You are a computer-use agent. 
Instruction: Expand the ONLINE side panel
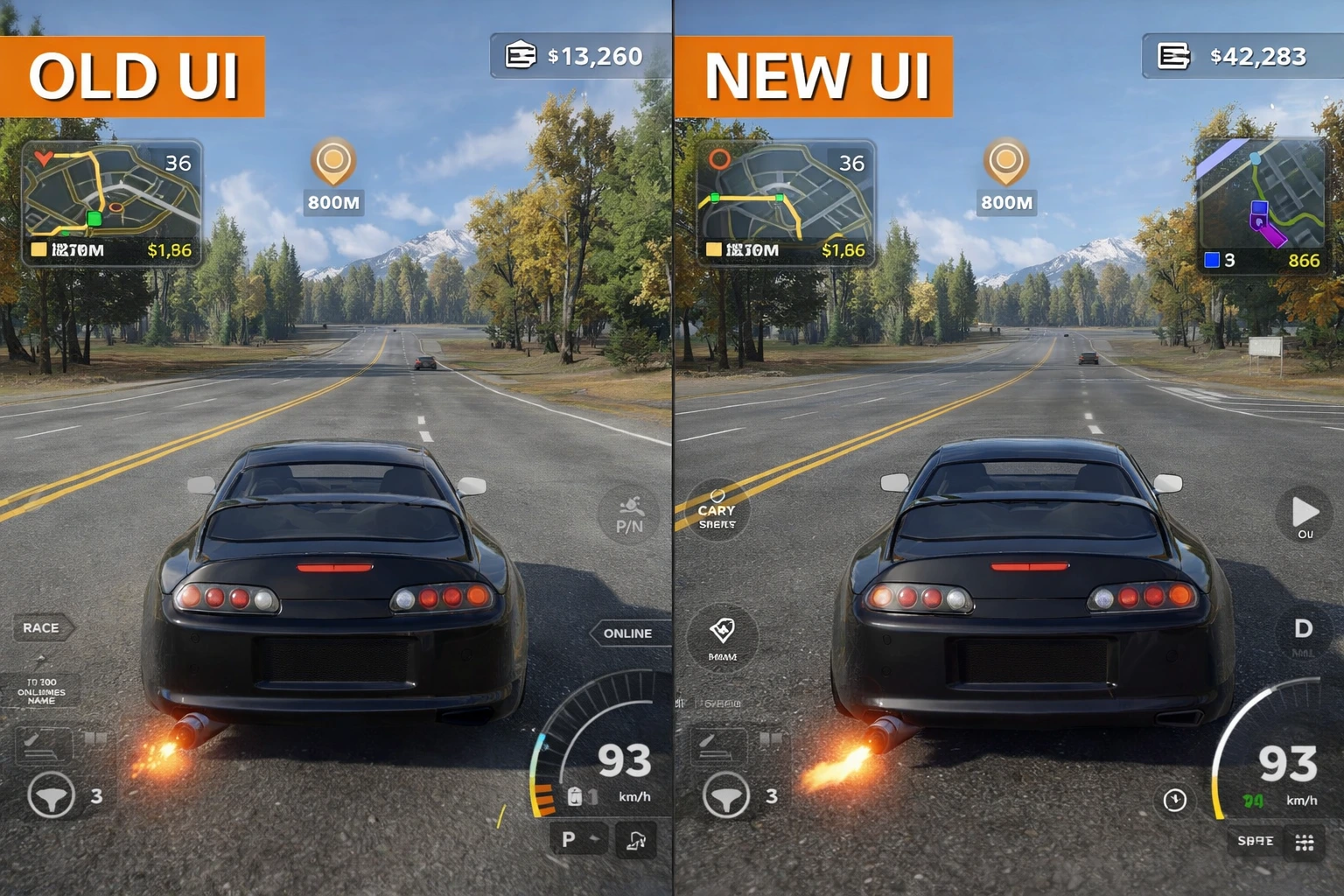coord(628,633)
